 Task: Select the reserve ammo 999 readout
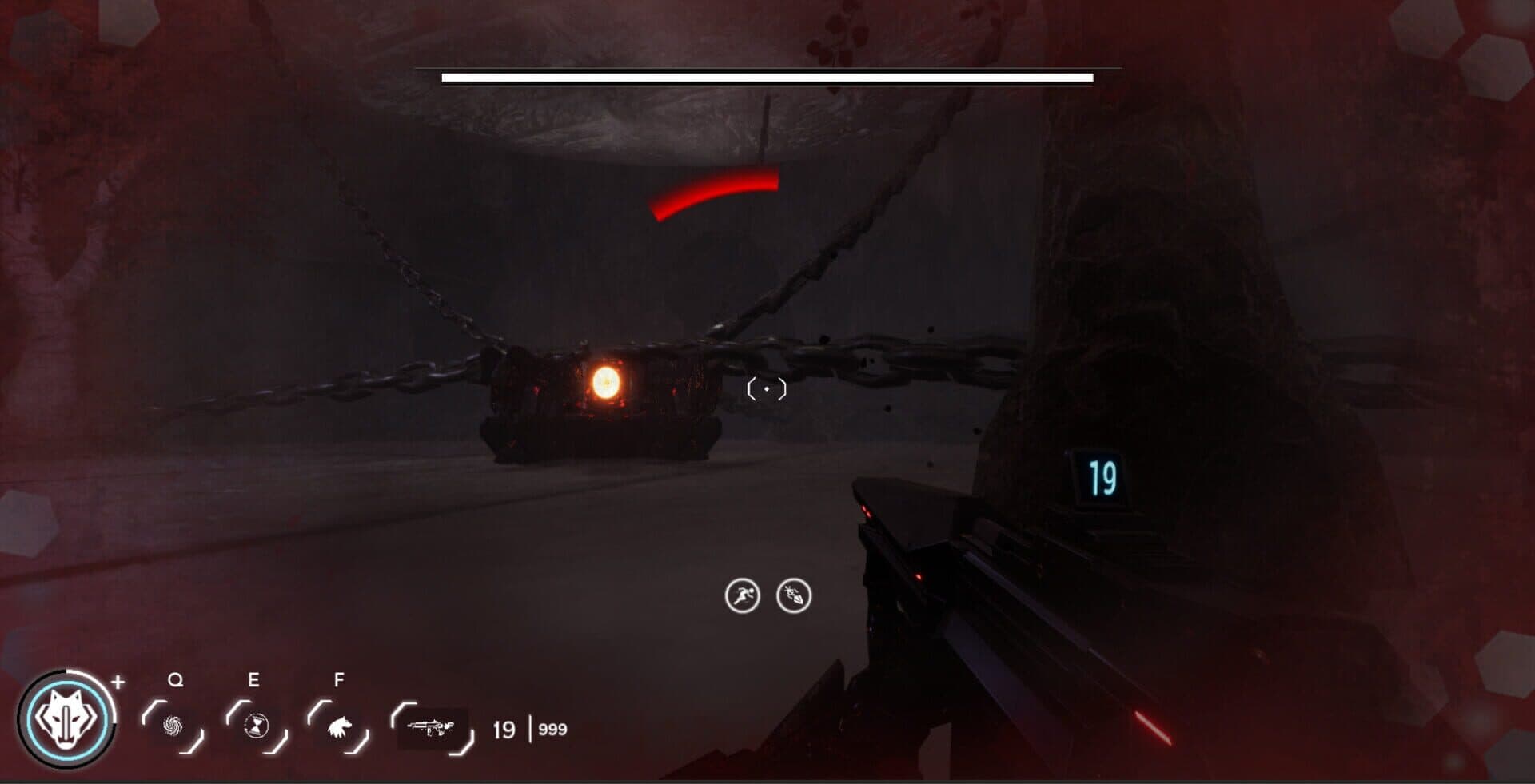point(552,728)
